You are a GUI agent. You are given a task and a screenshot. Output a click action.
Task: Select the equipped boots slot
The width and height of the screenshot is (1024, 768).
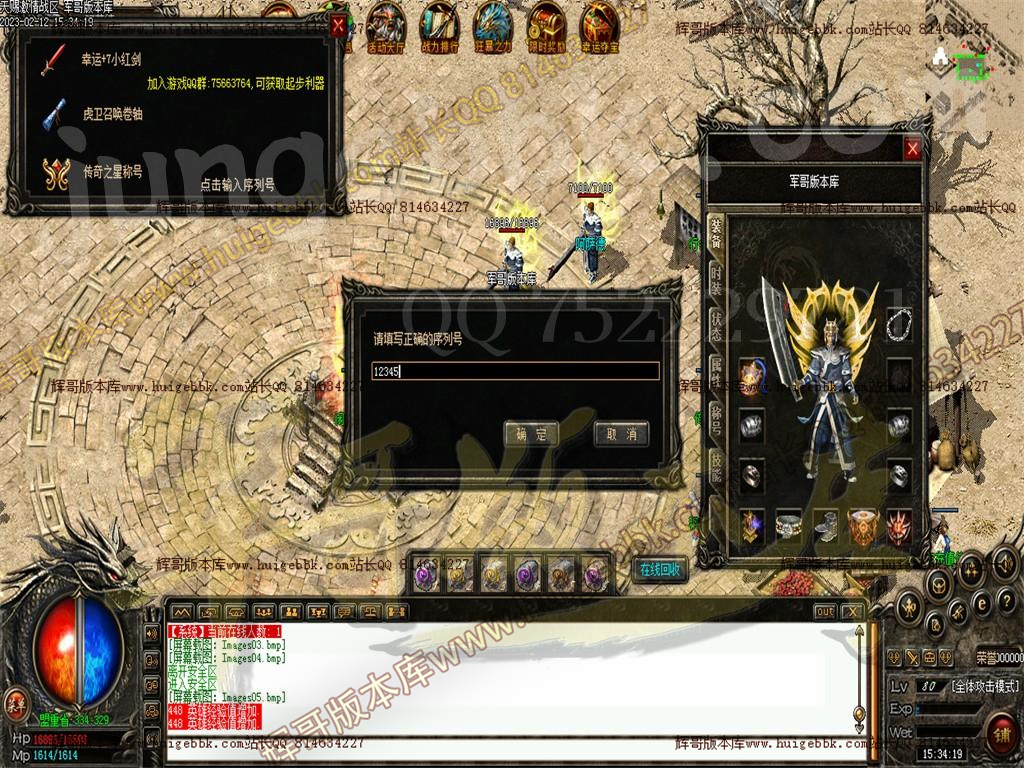coord(826,526)
